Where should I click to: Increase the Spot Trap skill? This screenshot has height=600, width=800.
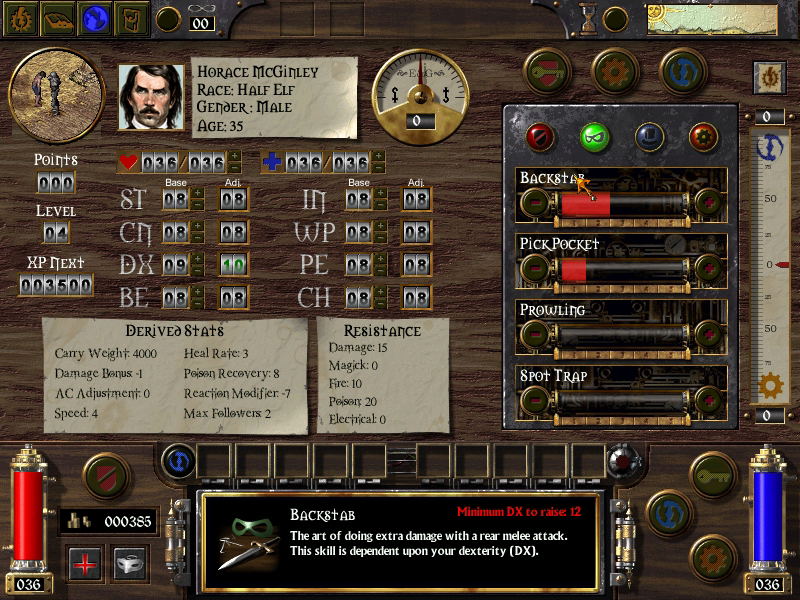pos(708,400)
